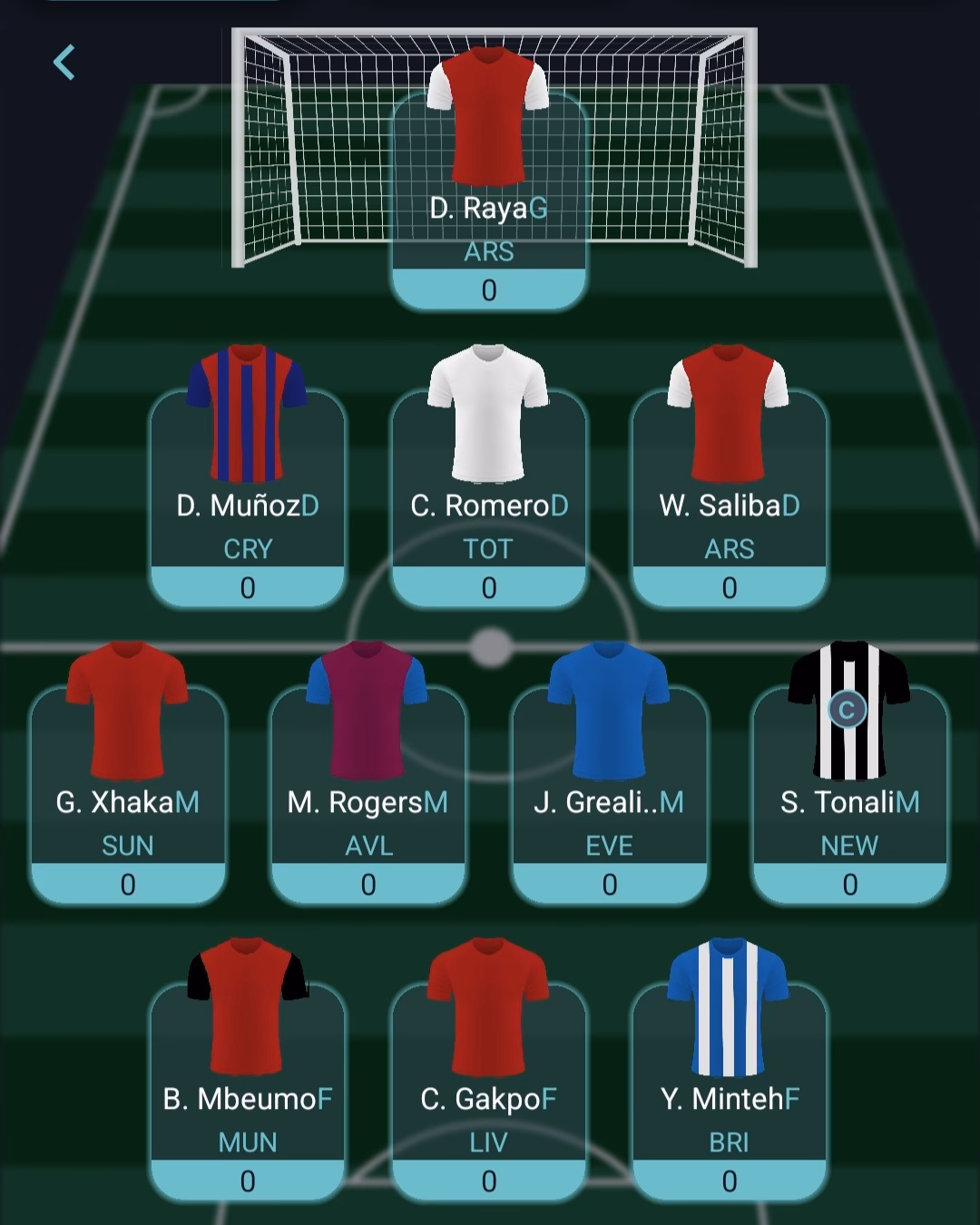Select Y. Minteh of Brighton
The width and height of the screenshot is (980, 1225).
click(x=729, y=1099)
